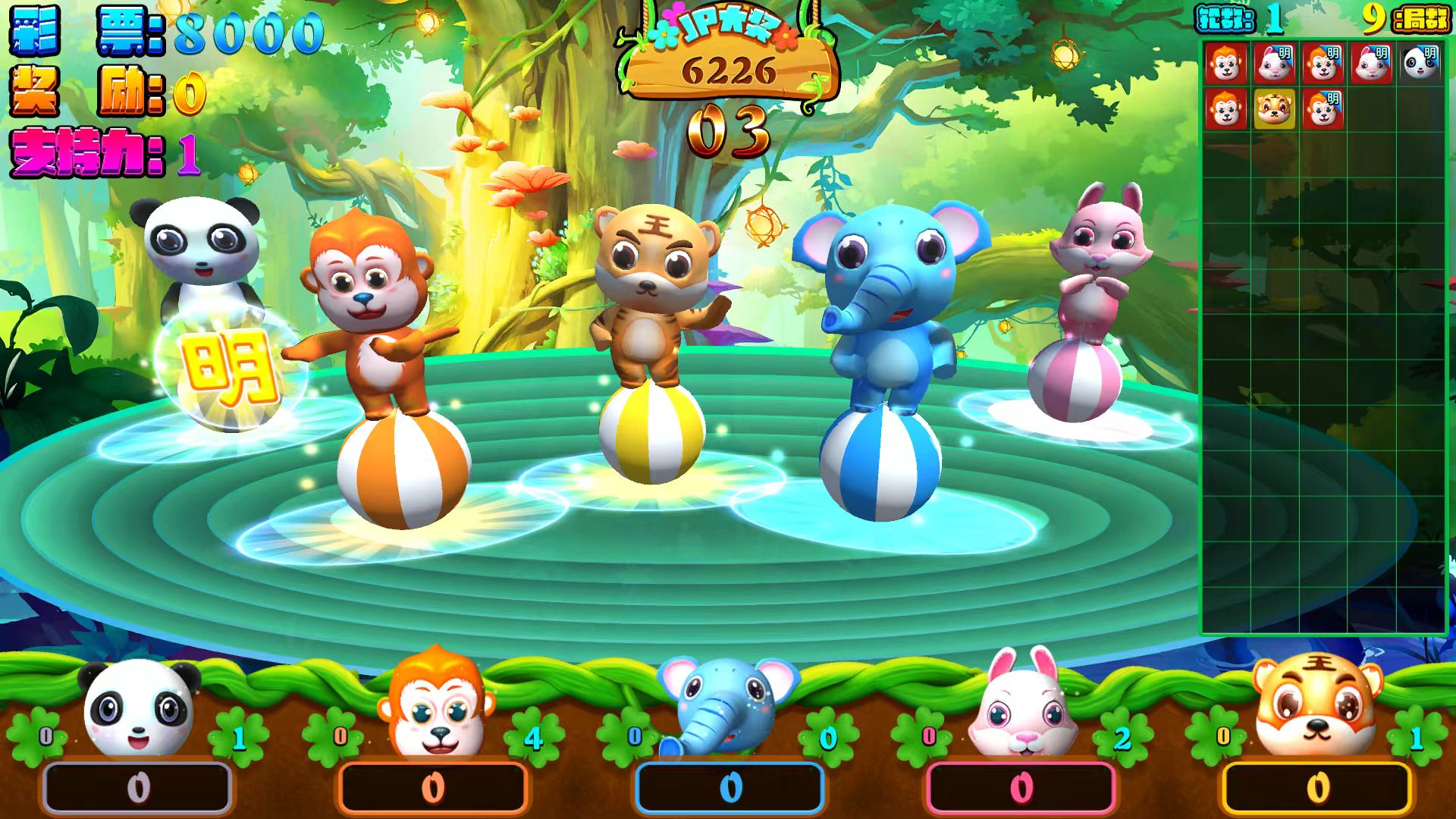Pick the white rabbit betting portrait
The width and height of the screenshot is (1456, 819).
1024,705
